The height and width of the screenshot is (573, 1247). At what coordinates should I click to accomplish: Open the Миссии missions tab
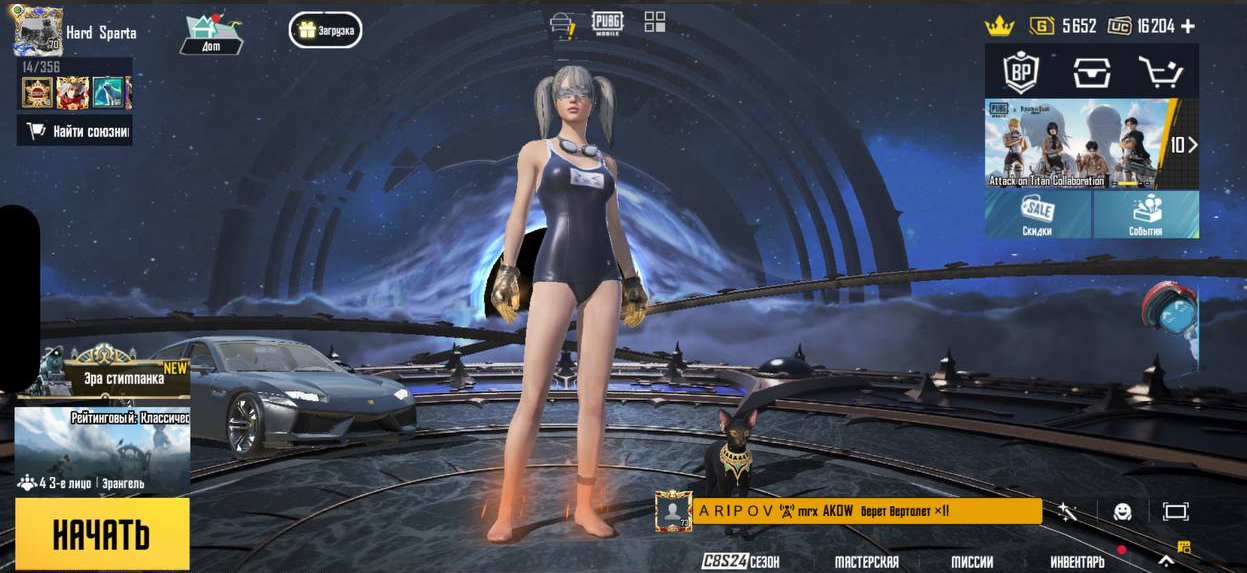click(972, 561)
